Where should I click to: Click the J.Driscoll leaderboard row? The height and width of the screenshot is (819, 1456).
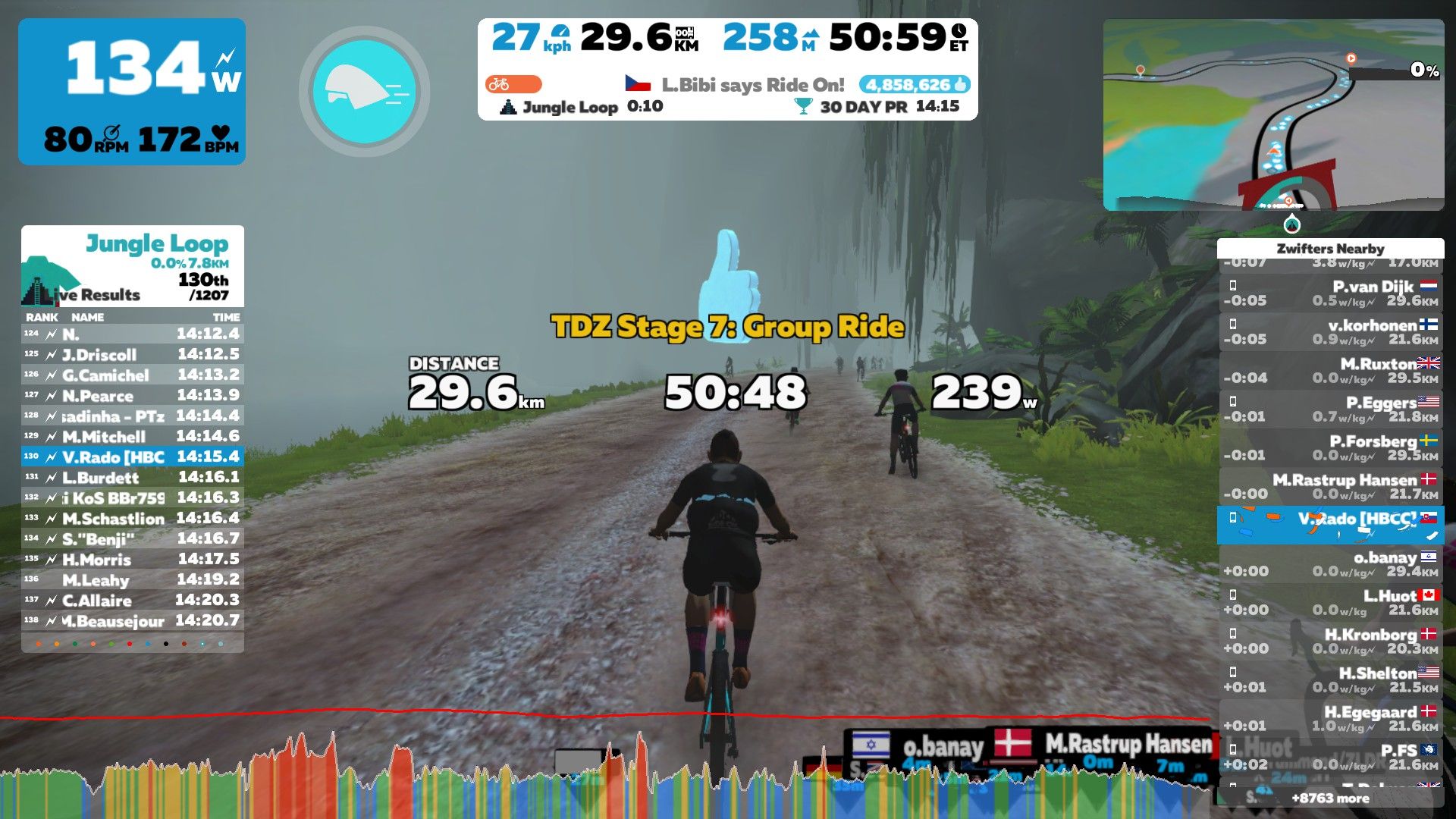133,354
